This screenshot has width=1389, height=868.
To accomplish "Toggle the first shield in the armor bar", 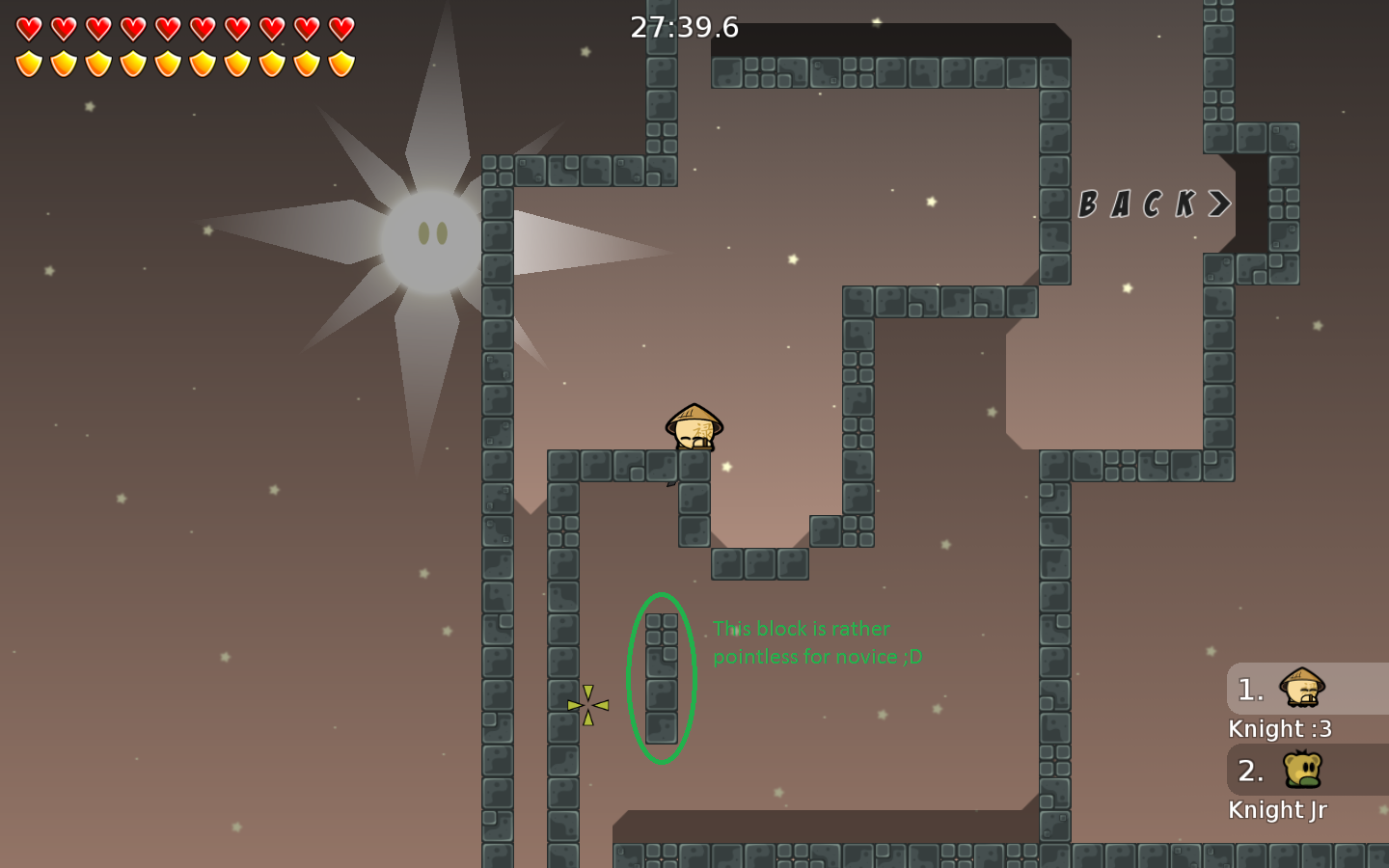I will point(27,64).
